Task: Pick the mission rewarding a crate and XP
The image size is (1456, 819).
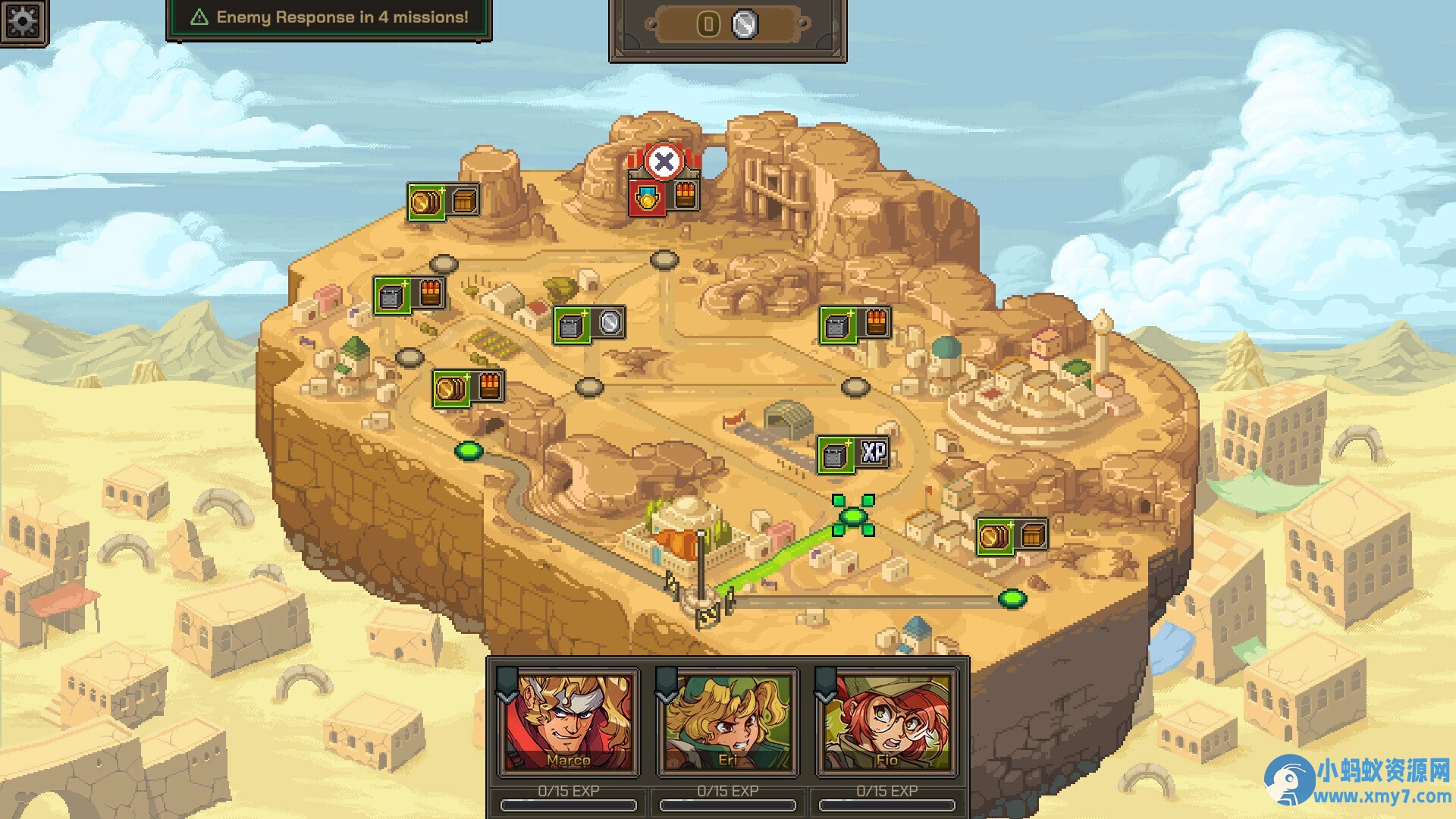Action: tap(853, 454)
